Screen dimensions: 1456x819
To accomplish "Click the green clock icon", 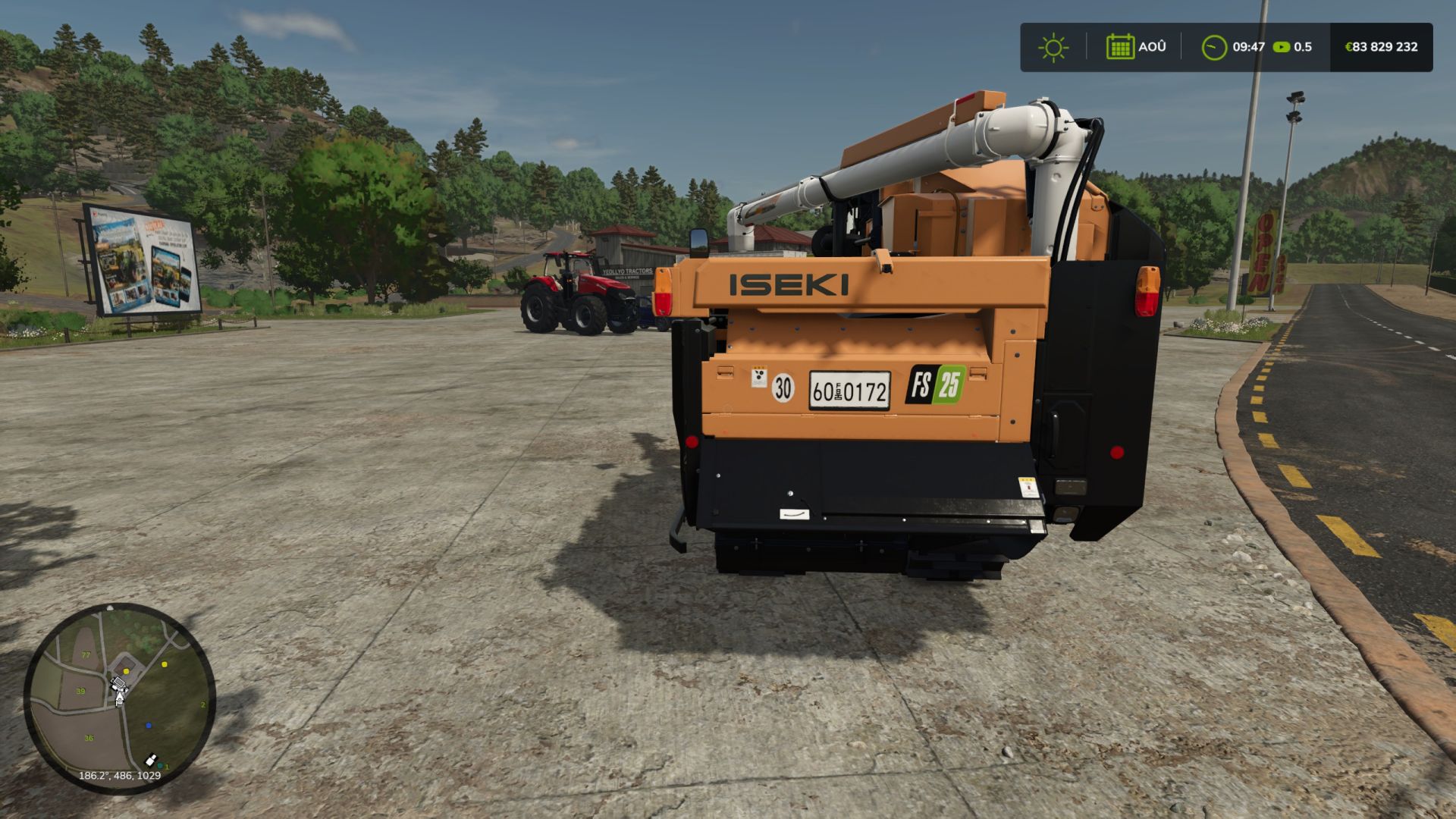I will click(x=1214, y=48).
